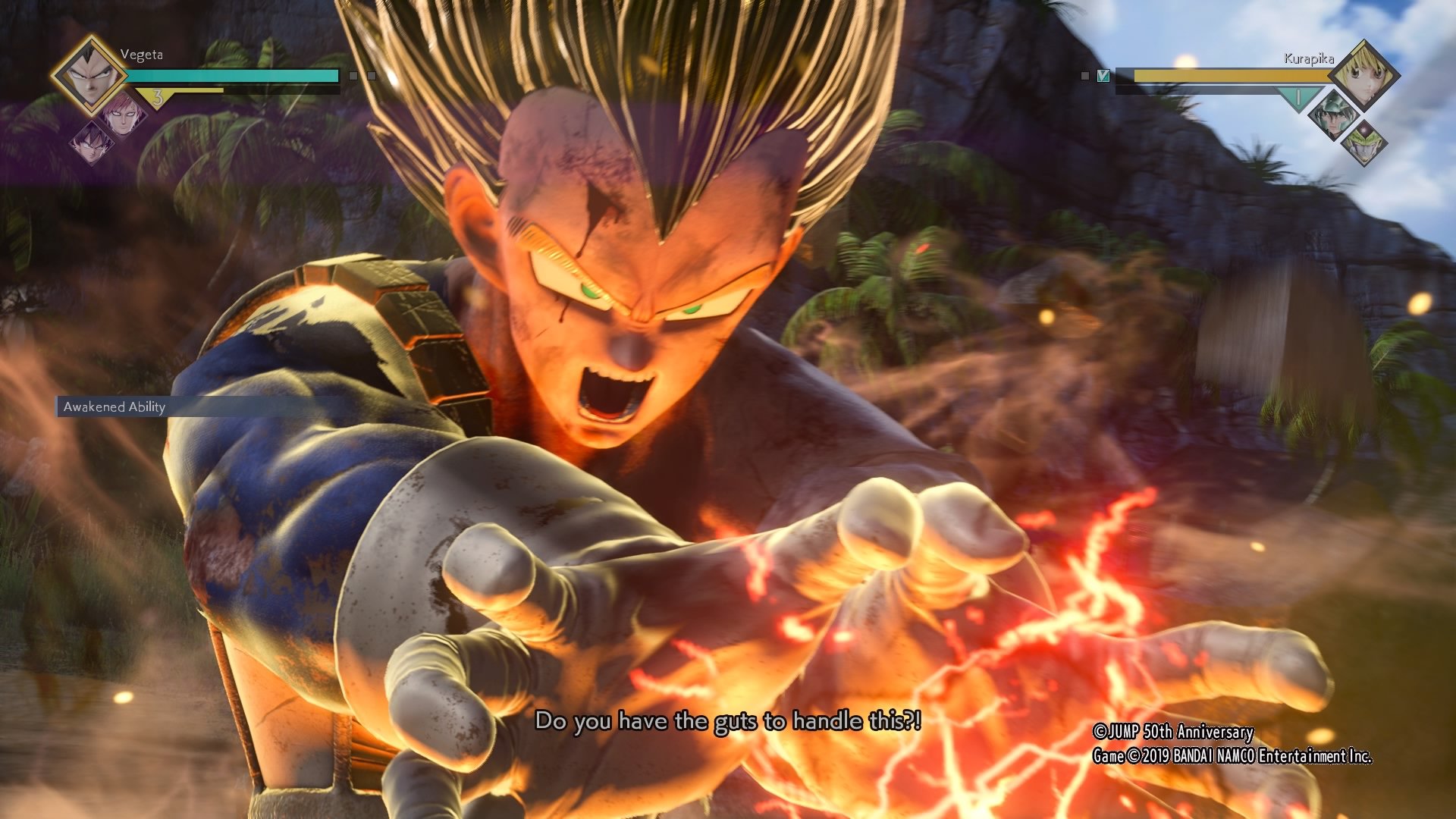Click the '1' awakening indicator under Kurapika's bar

1299,97
